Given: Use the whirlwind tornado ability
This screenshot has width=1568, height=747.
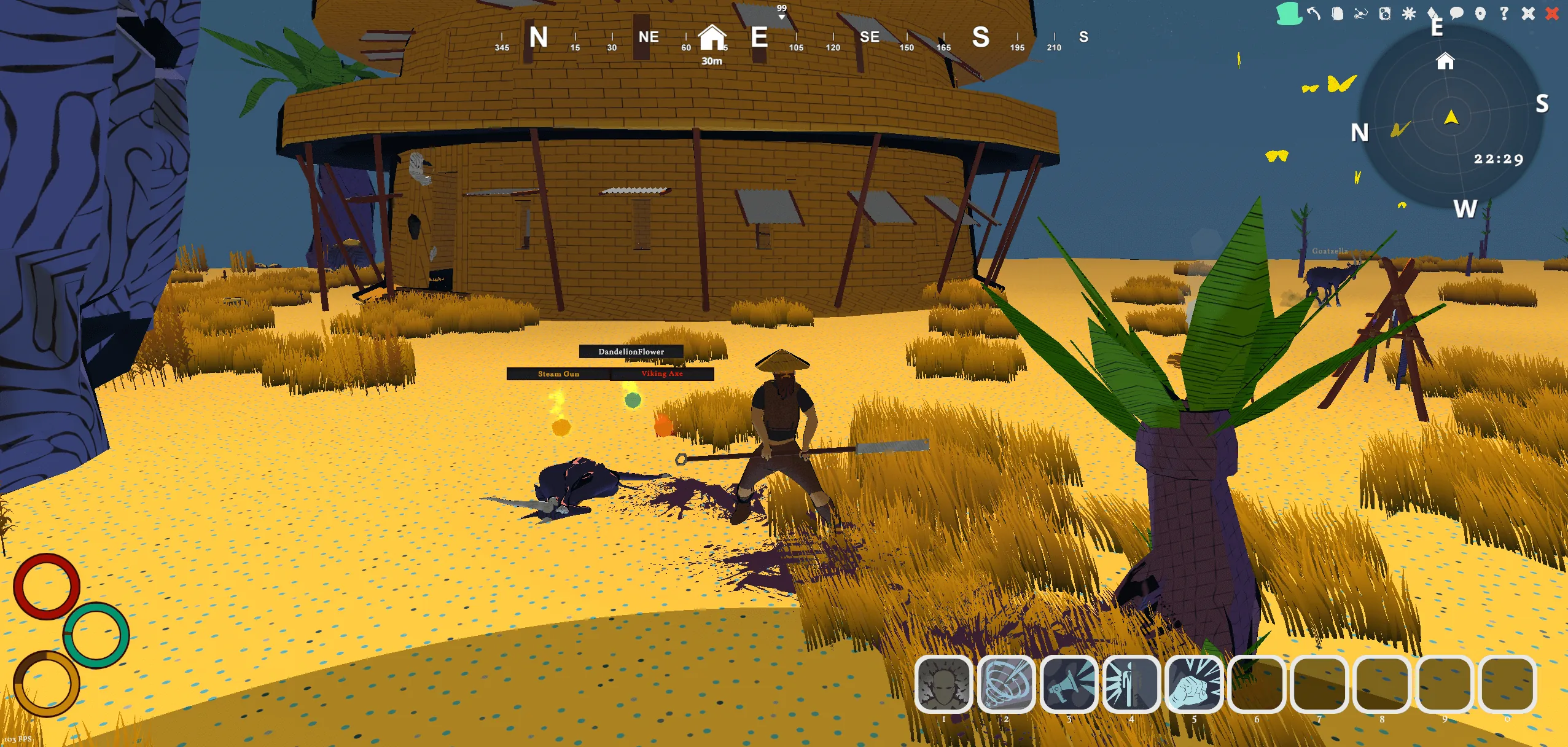Looking at the screenshot, I should click(1006, 684).
